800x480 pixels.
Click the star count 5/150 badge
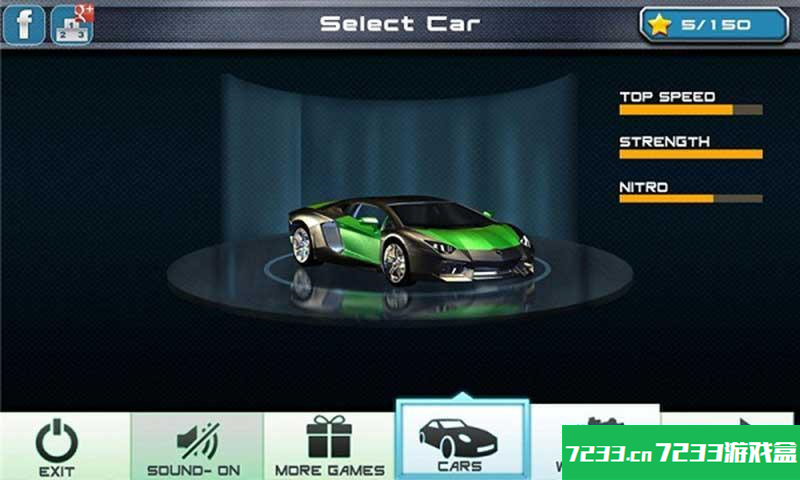point(714,25)
